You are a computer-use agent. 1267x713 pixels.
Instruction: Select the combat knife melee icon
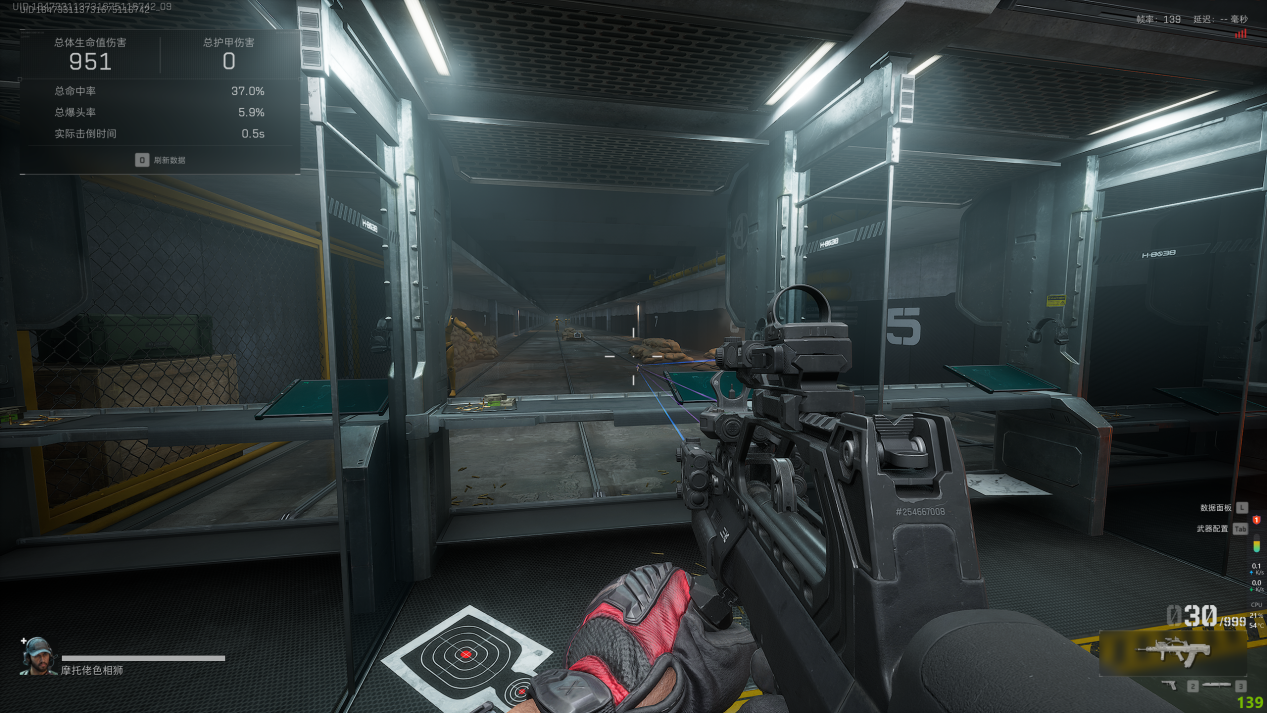pos(1216,686)
